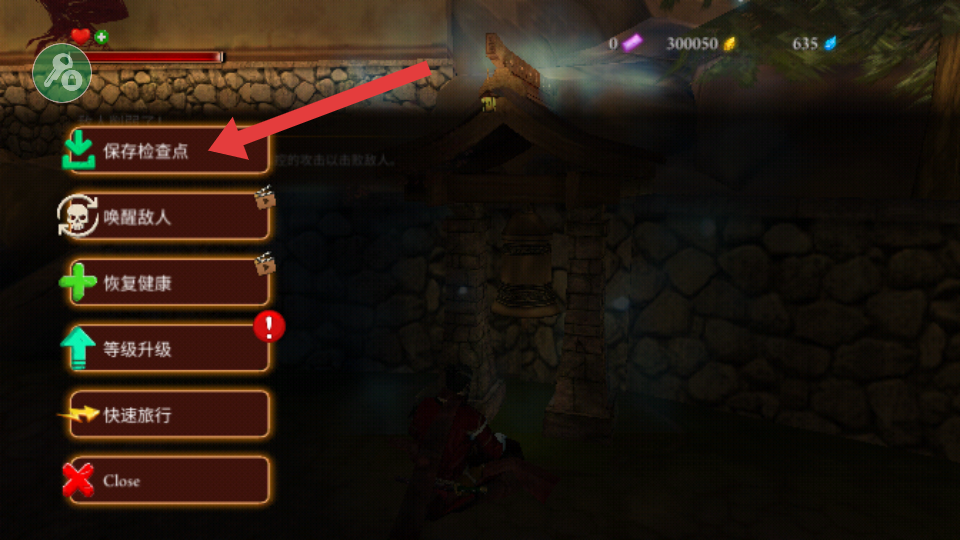
Task: Close the checkpoint menu
Action: click(x=168, y=481)
